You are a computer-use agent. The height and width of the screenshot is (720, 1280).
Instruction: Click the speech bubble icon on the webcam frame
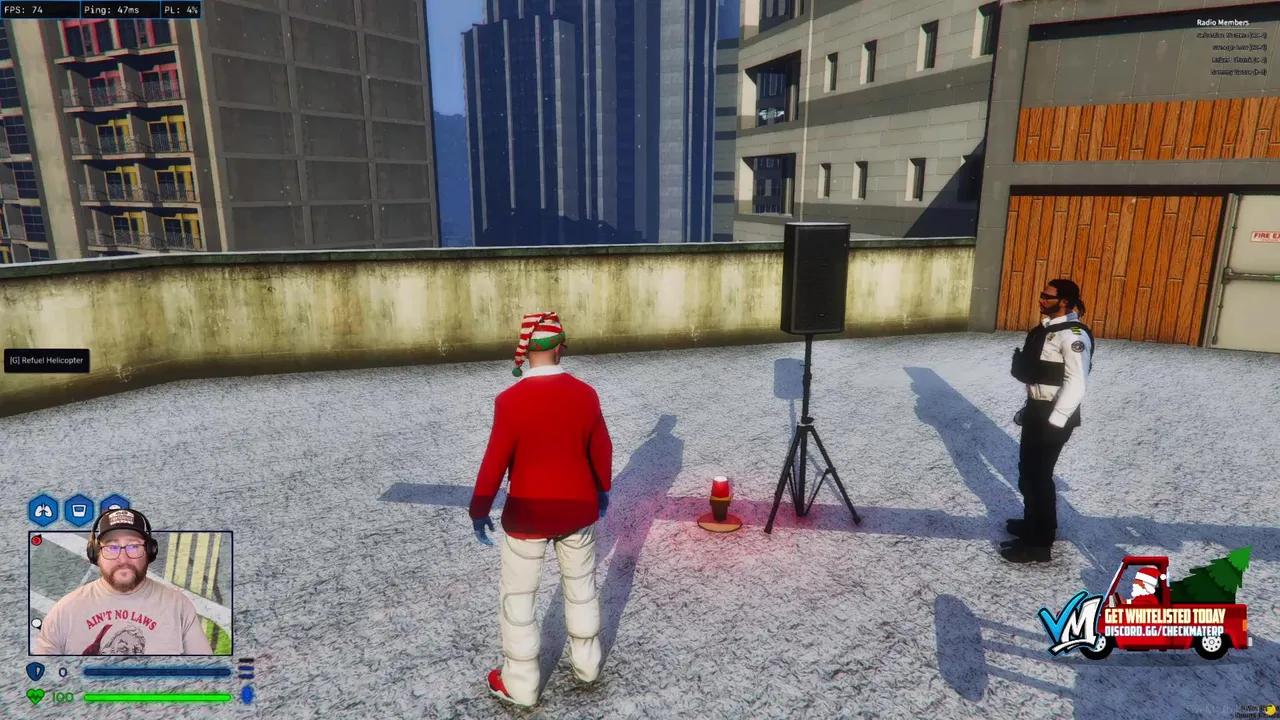[35, 623]
